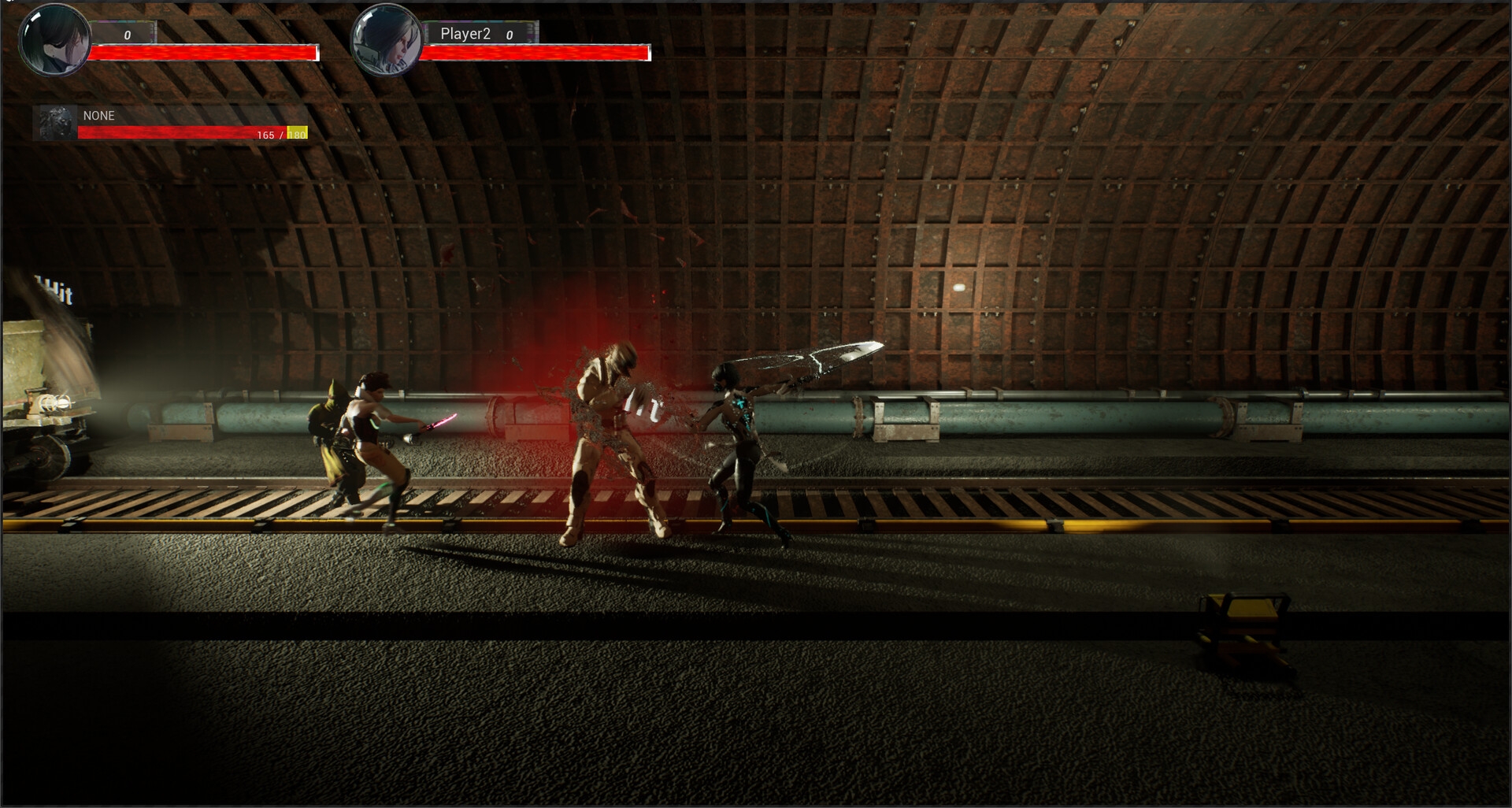Viewport: 1512px width, 808px height.
Task: Select the Player2 name label
Action: 465,33
